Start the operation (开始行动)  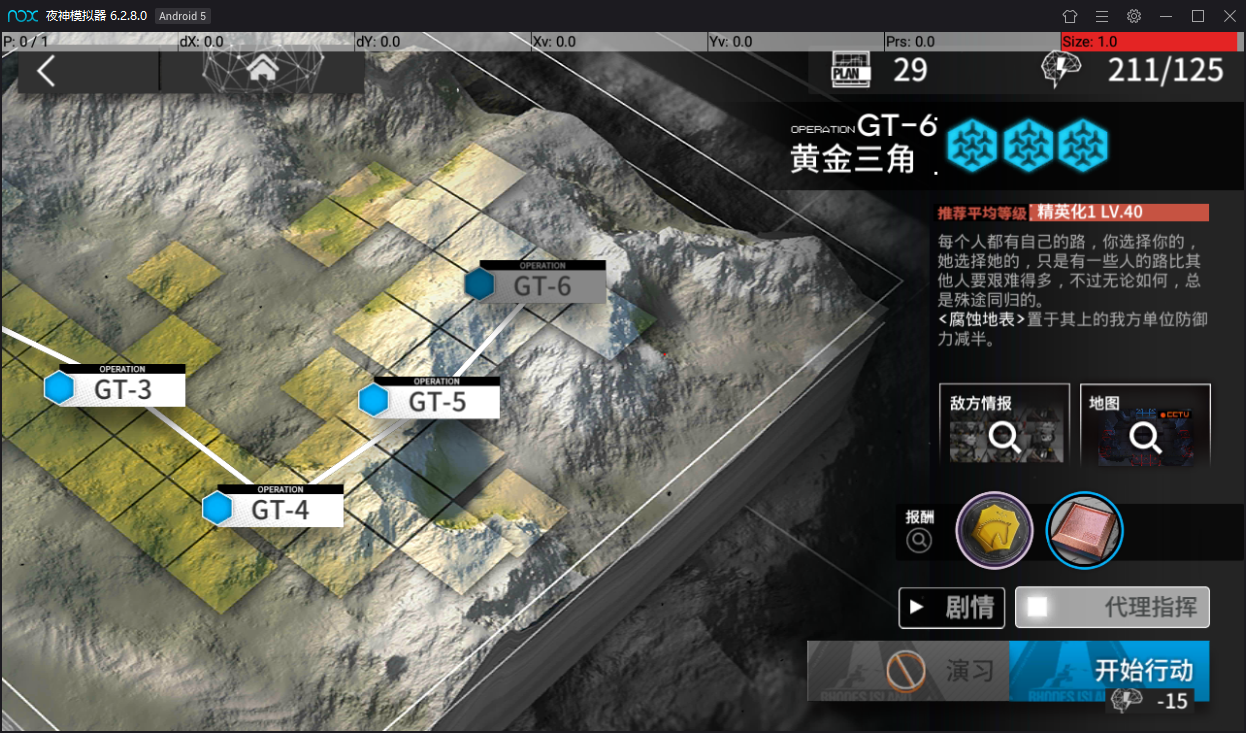(x=1109, y=670)
